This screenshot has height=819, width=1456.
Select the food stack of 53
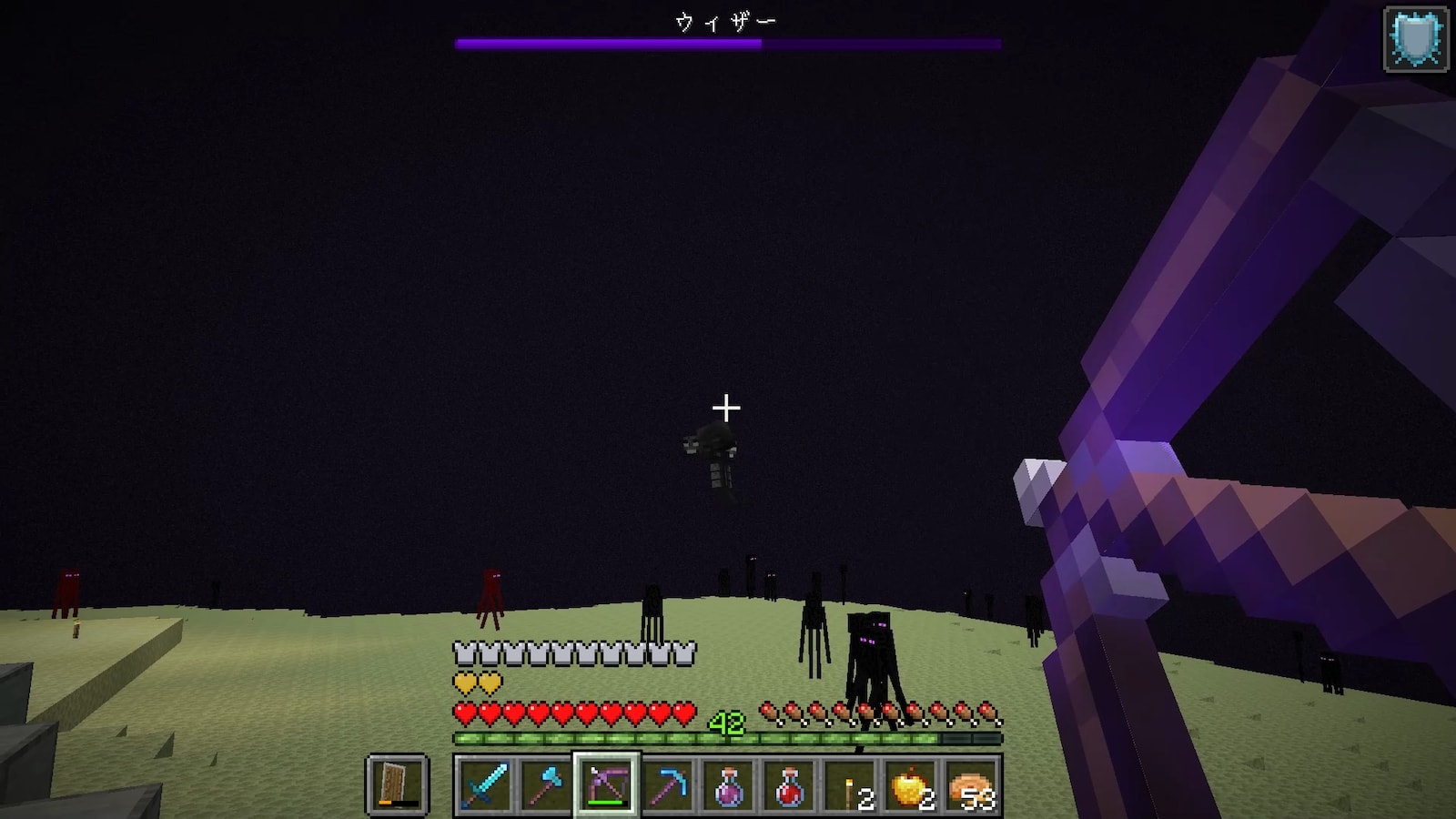[972, 784]
